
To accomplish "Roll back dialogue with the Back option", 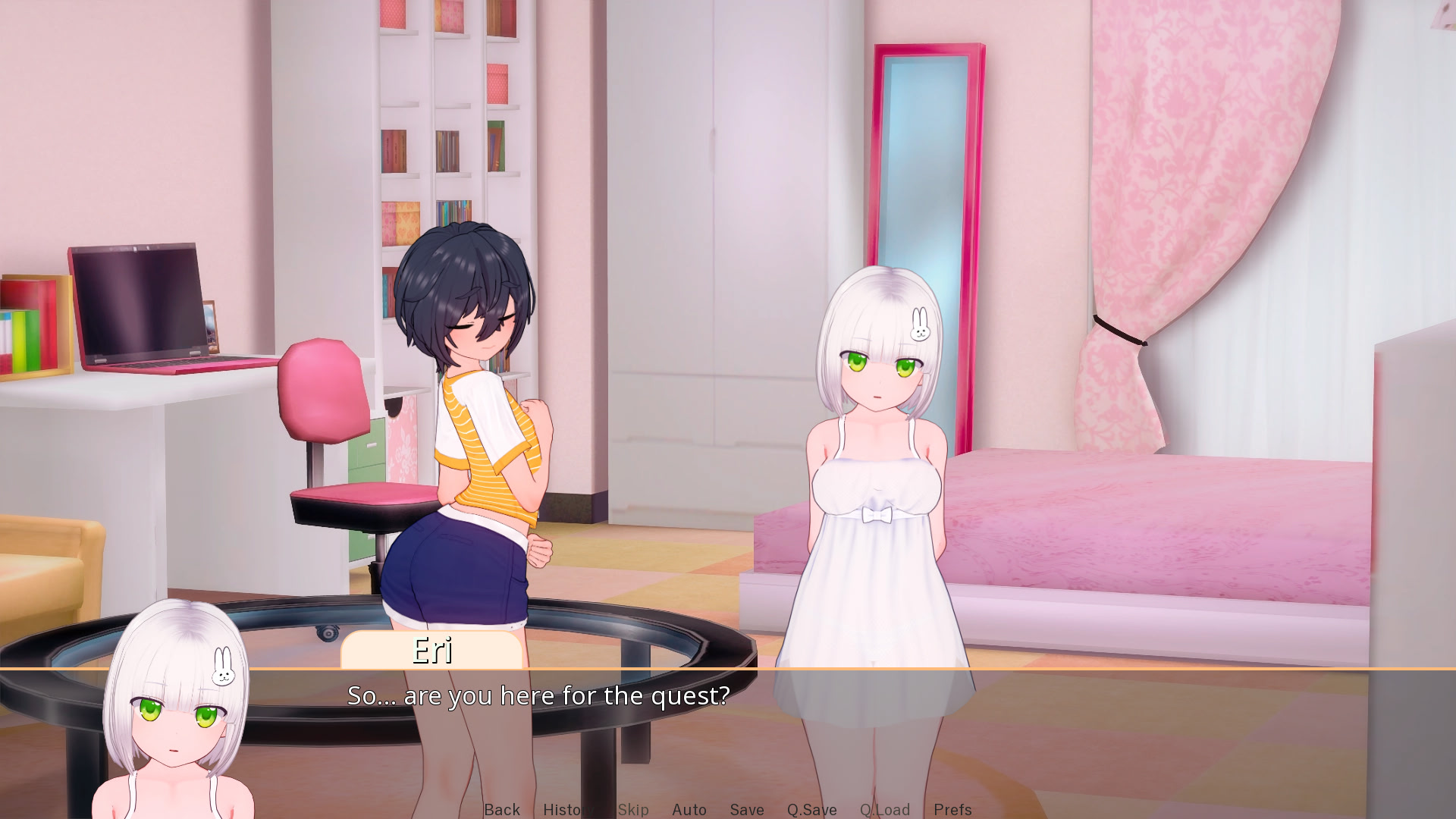I will (x=502, y=809).
